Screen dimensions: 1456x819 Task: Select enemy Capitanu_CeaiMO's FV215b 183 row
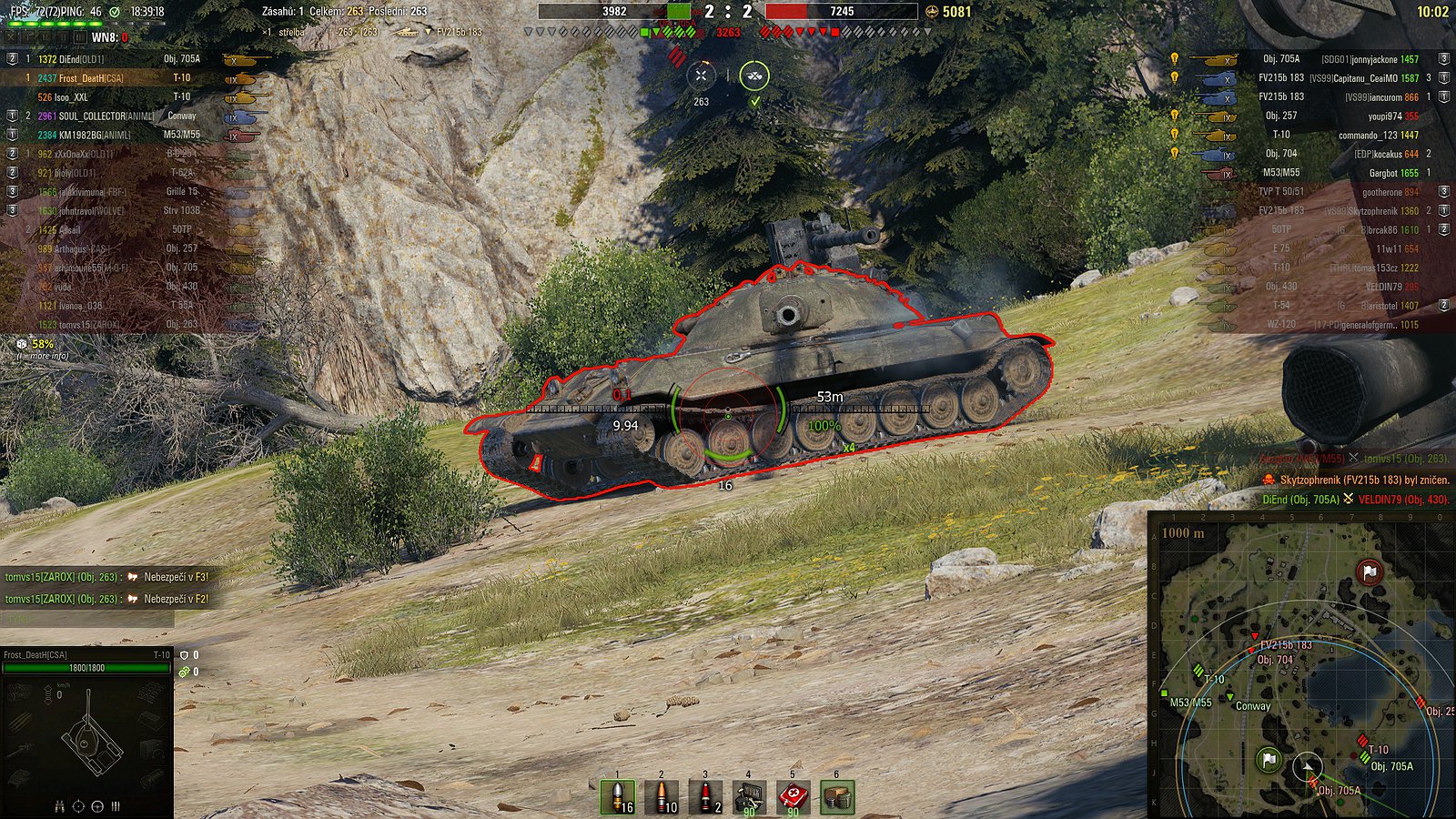[1338, 78]
